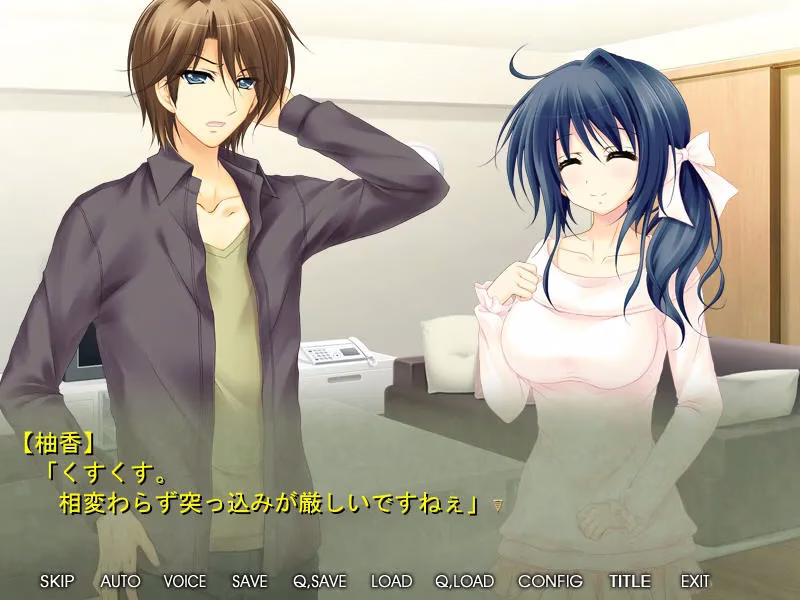Perform a quick save with Q.SAVE
The height and width of the screenshot is (600, 800).
pyautogui.click(x=319, y=581)
